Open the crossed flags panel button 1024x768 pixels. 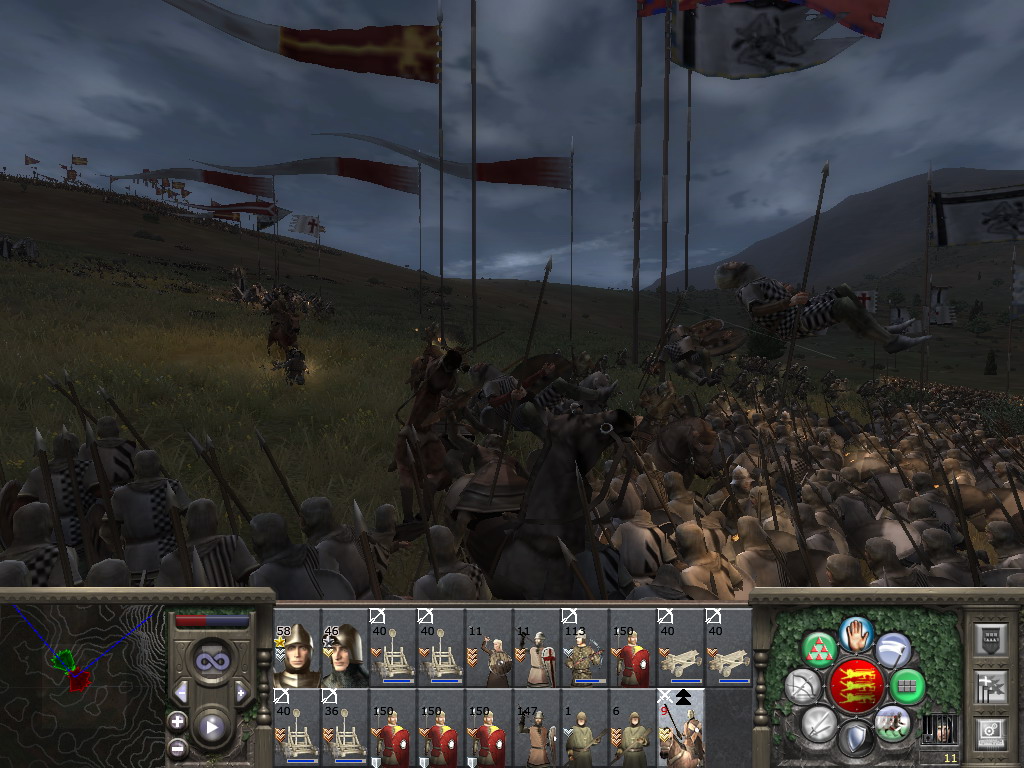989,687
